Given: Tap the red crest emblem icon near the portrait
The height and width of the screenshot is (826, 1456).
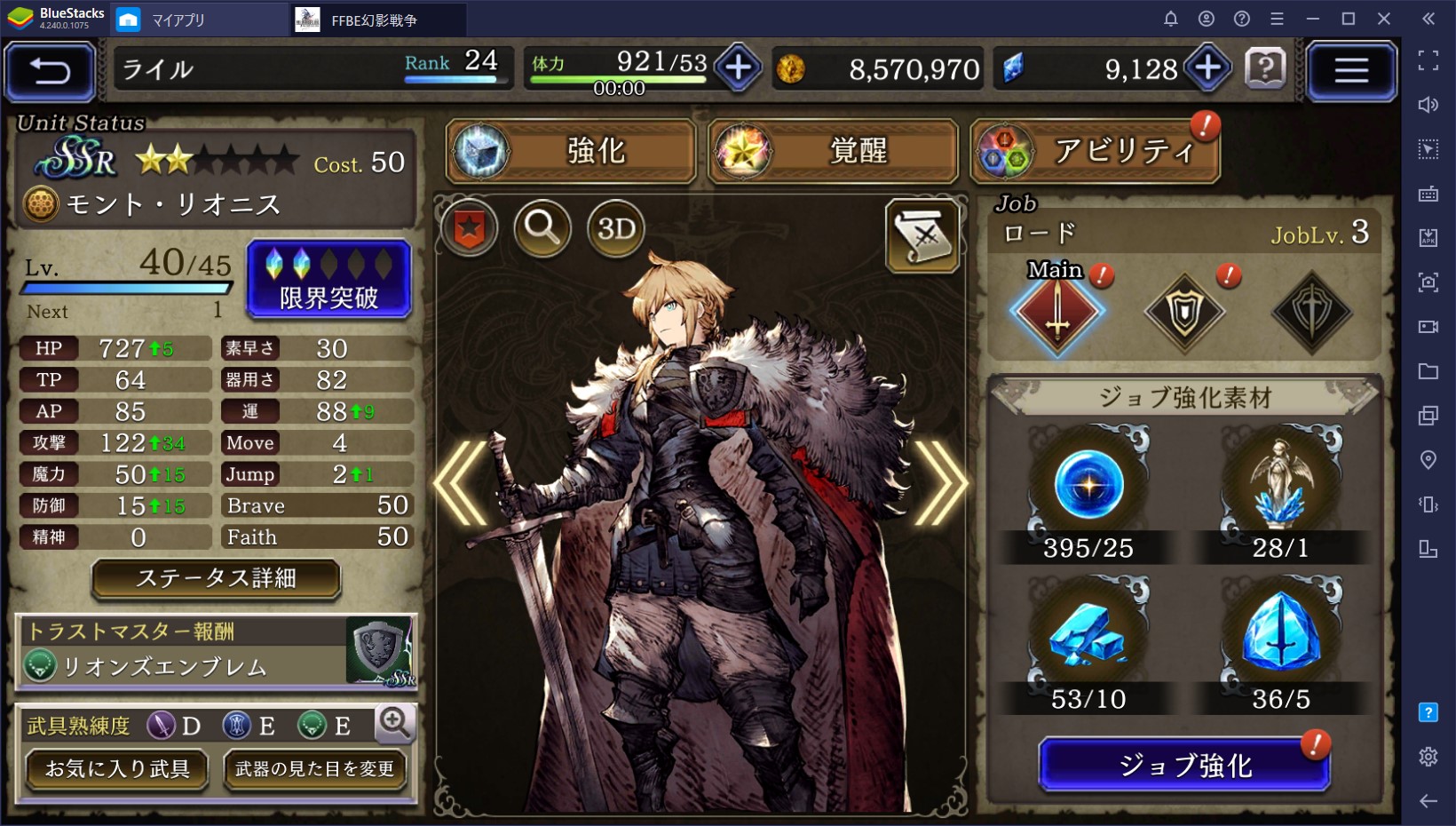Looking at the screenshot, I should coord(468,229).
